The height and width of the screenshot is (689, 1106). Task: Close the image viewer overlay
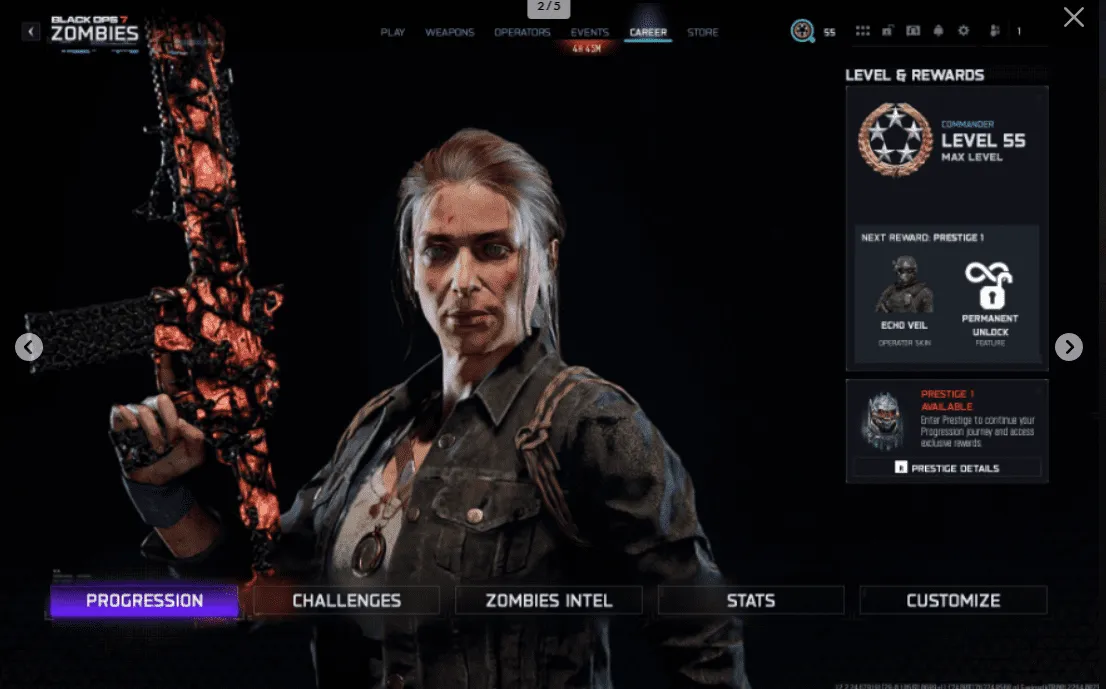1074,17
